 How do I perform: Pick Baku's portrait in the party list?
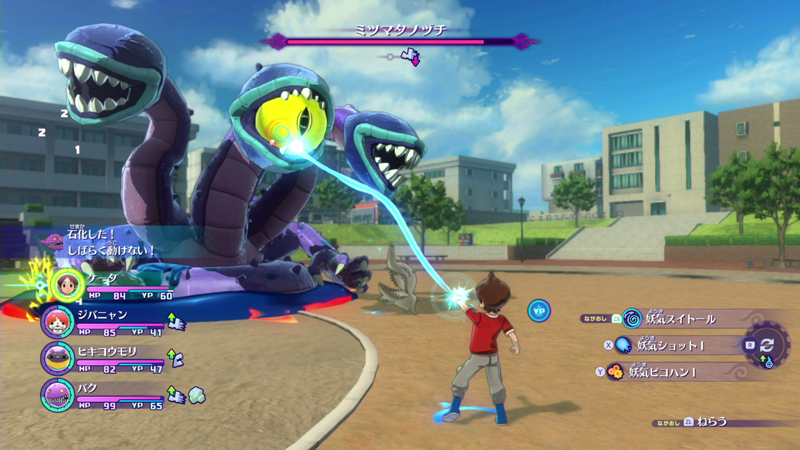click(57, 394)
